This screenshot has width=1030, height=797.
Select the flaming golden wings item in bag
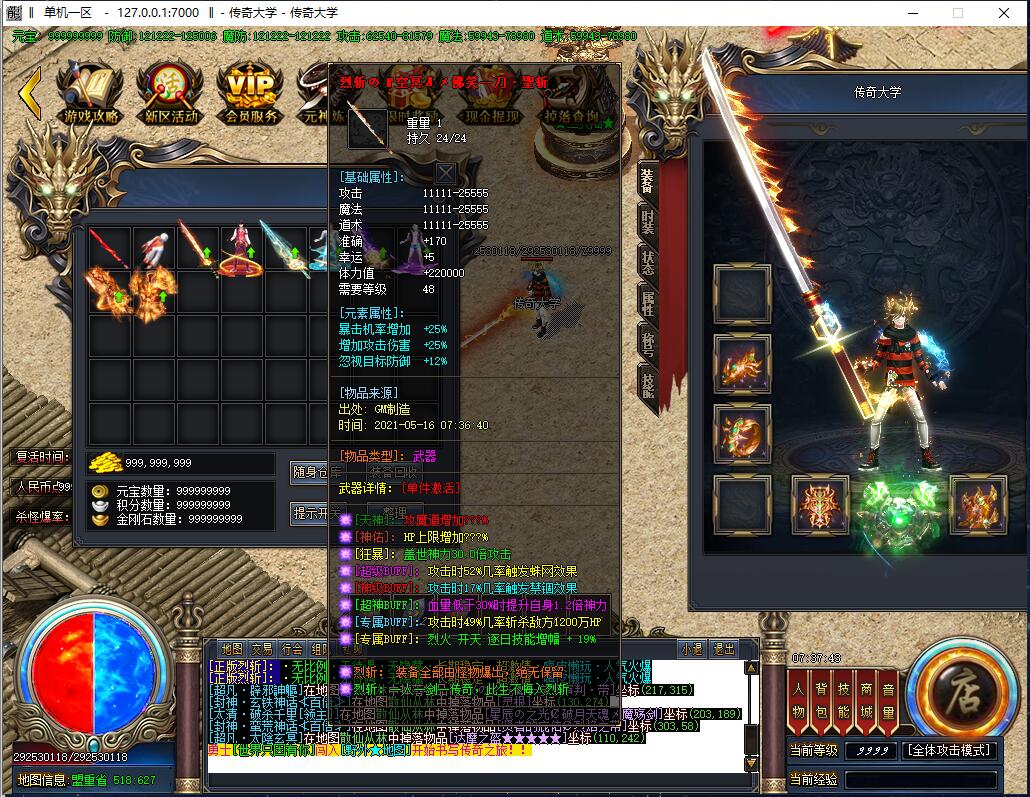(x=109, y=292)
